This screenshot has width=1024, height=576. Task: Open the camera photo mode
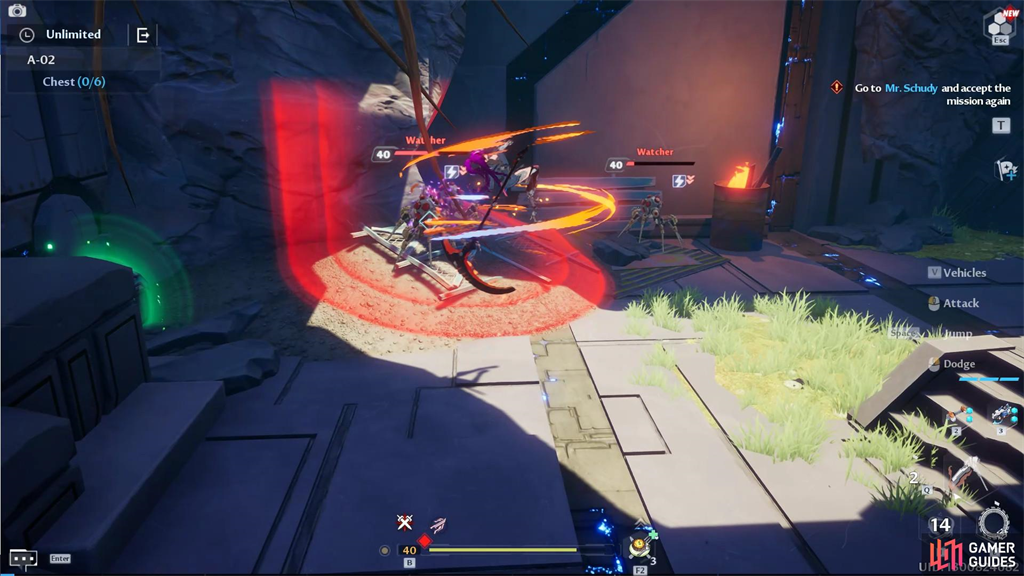[17, 11]
